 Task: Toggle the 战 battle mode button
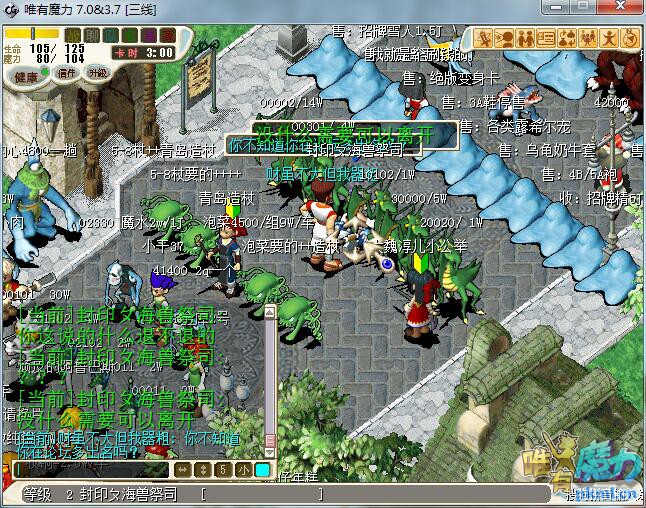click(73, 35)
